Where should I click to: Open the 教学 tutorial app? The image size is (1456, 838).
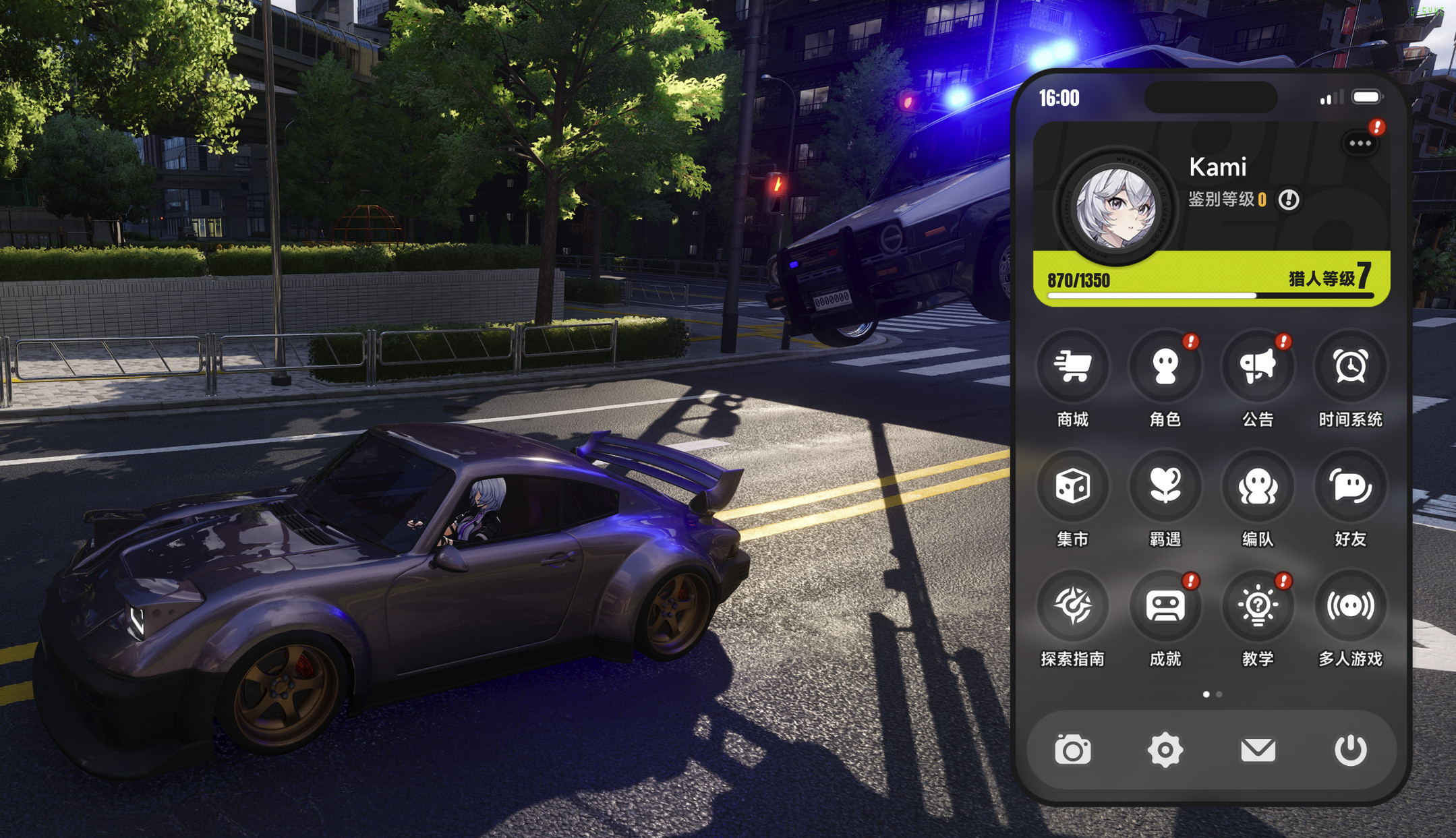pos(1258,605)
